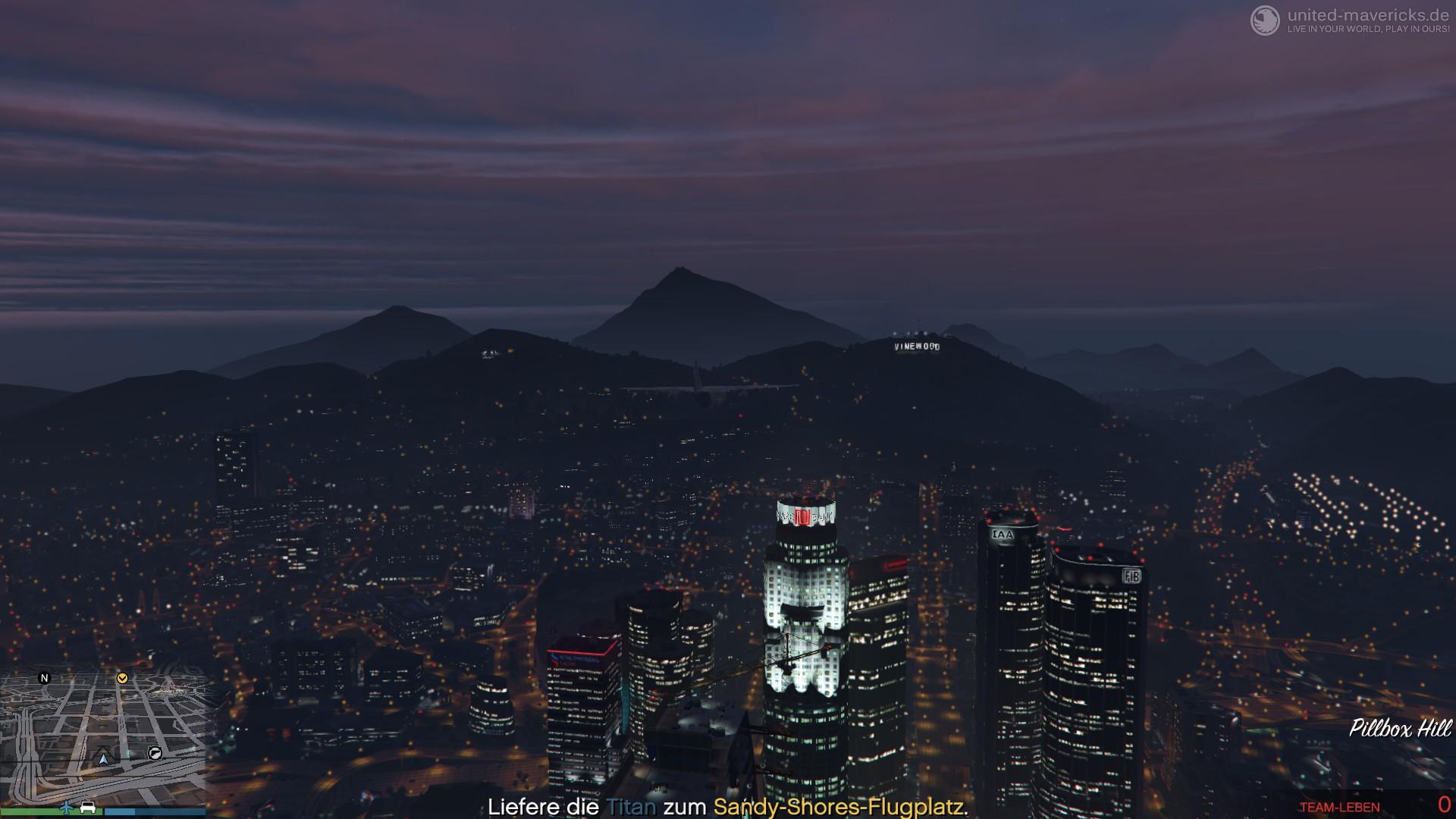1456x819 pixels.
Task: Click the blue plane blip below the minimap
Action: (x=66, y=807)
